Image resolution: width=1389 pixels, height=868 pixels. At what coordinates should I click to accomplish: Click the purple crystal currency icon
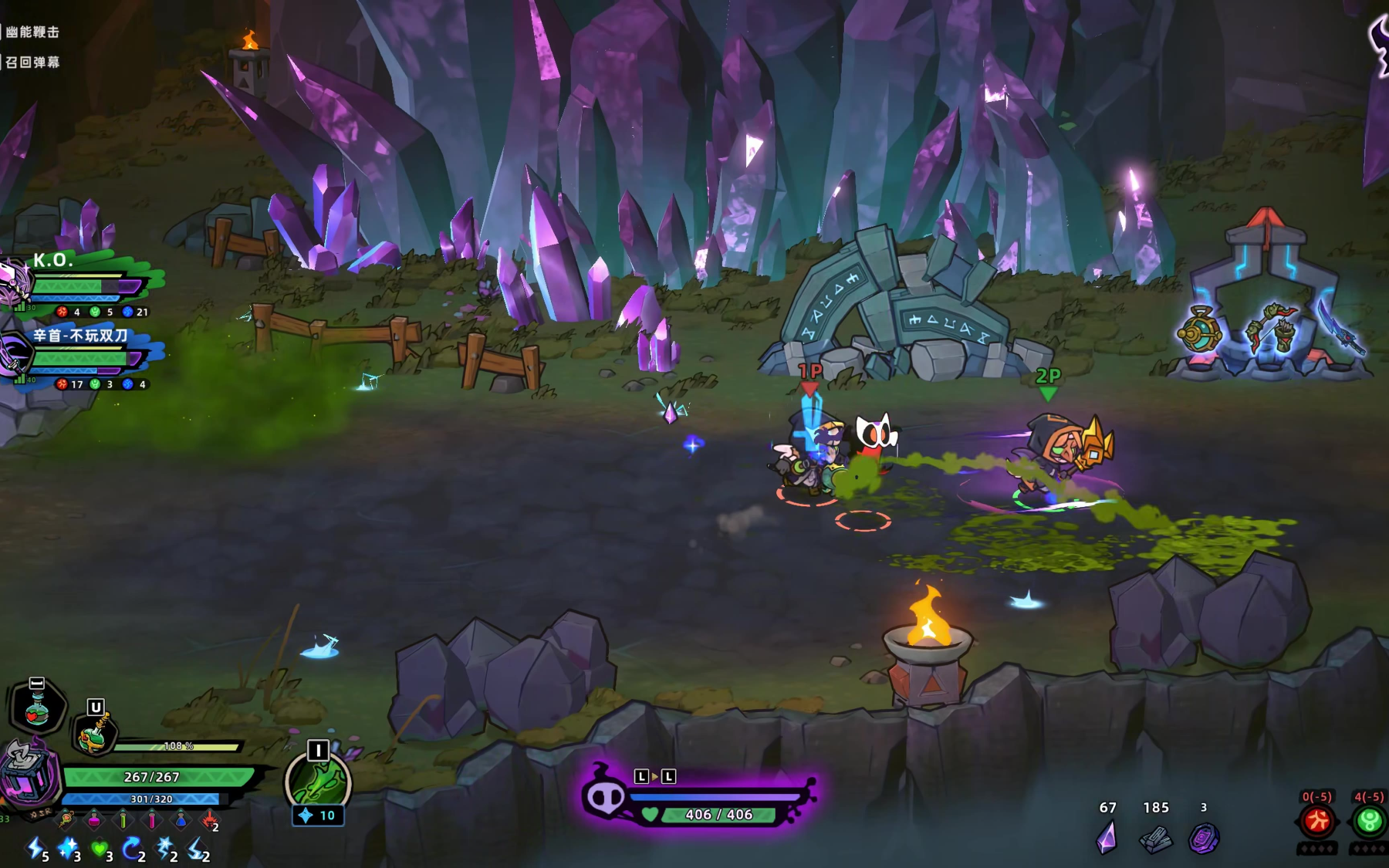1107,838
